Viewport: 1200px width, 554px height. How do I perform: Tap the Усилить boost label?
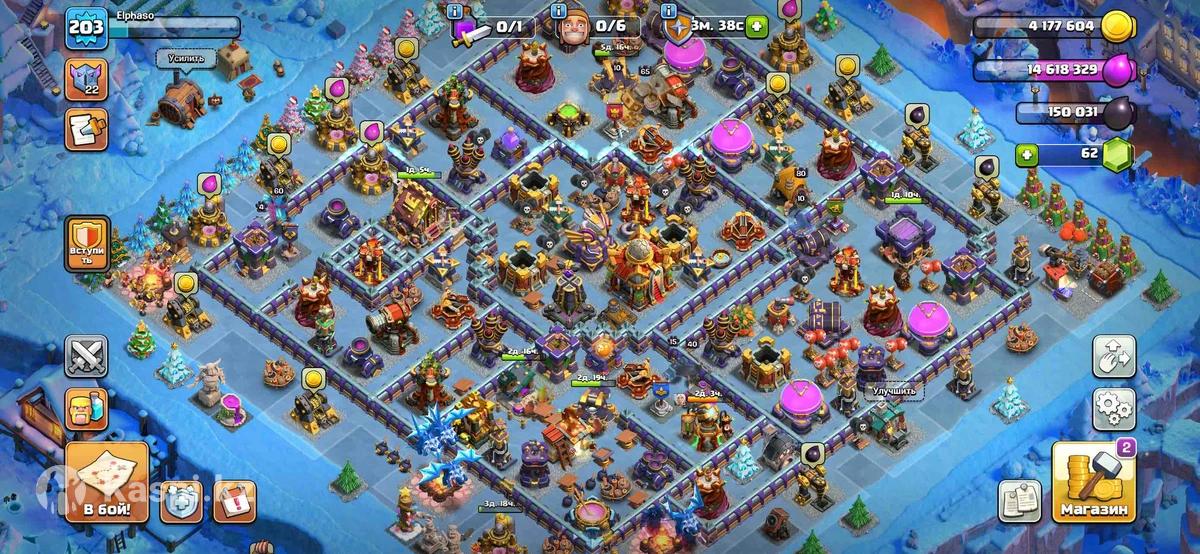click(186, 59)
